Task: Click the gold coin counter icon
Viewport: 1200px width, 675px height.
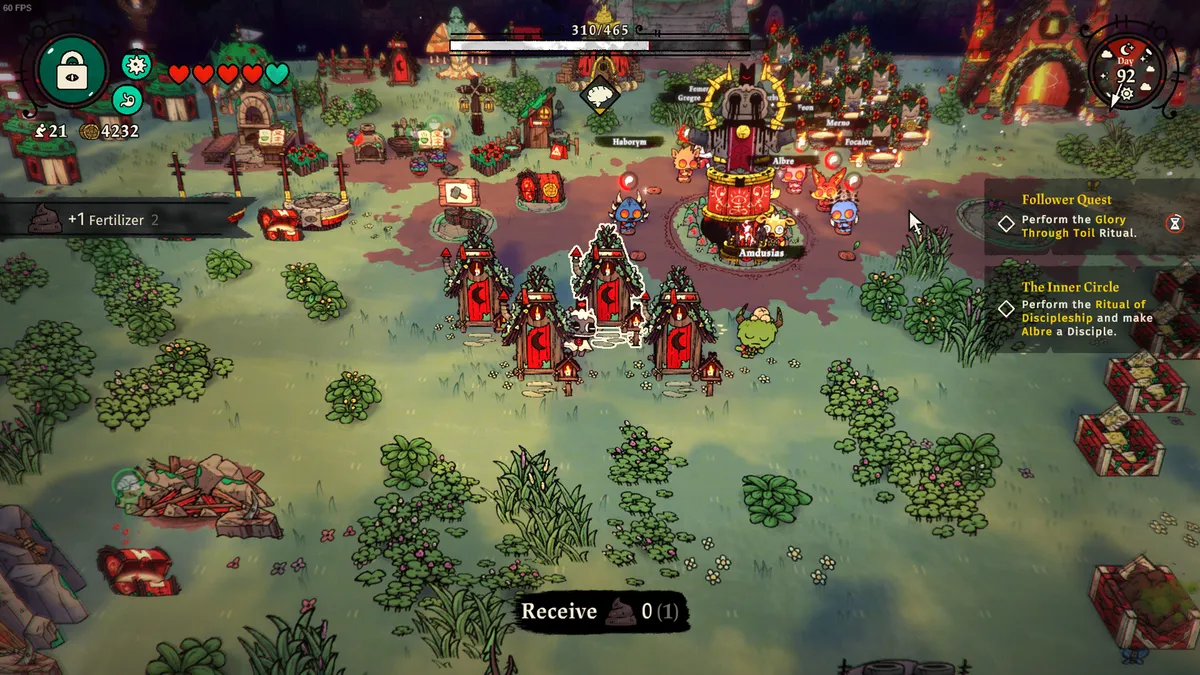Action: tap(89, 132)
